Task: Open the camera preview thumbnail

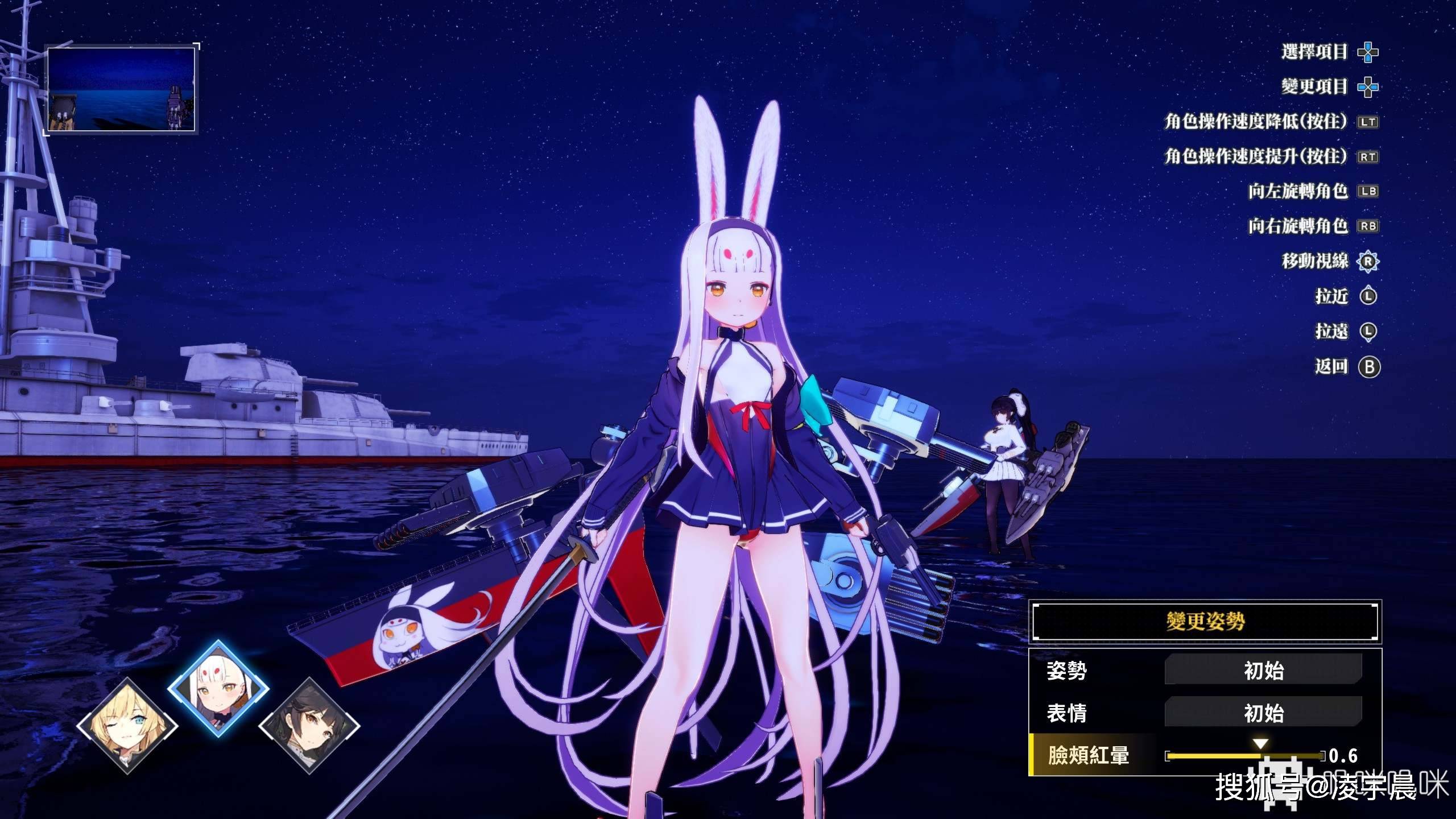Action: pos(121,89)
